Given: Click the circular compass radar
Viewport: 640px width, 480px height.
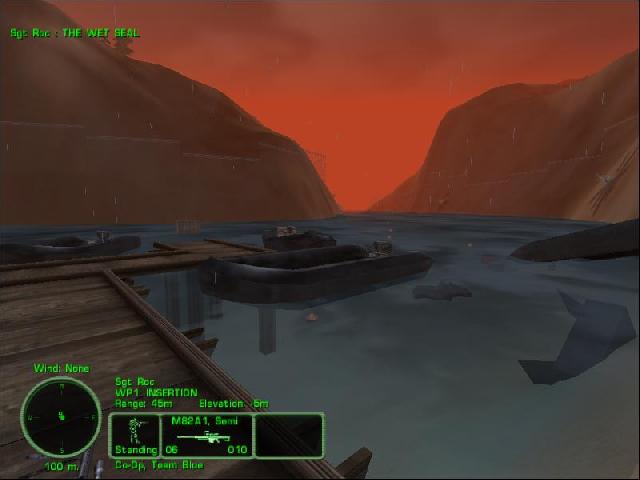Looking at the screenshot, I should (x=61, y=416).
